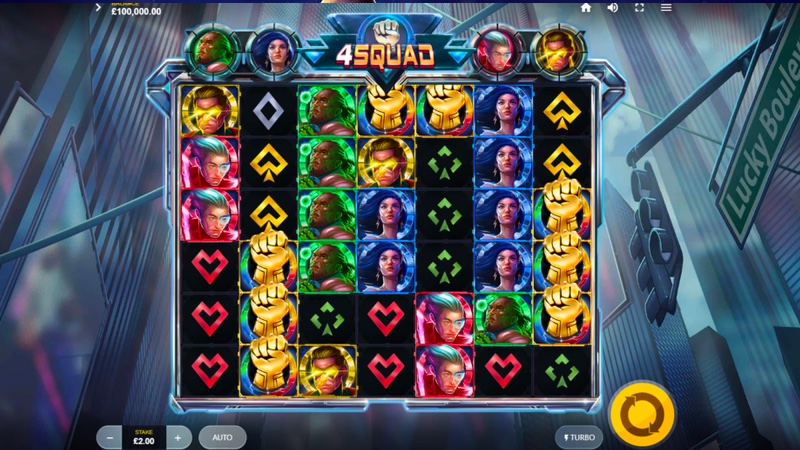This screenshot has width=800, height=450.
Task: Expand the arrow beside the balance
Action: tap(98, 7)
